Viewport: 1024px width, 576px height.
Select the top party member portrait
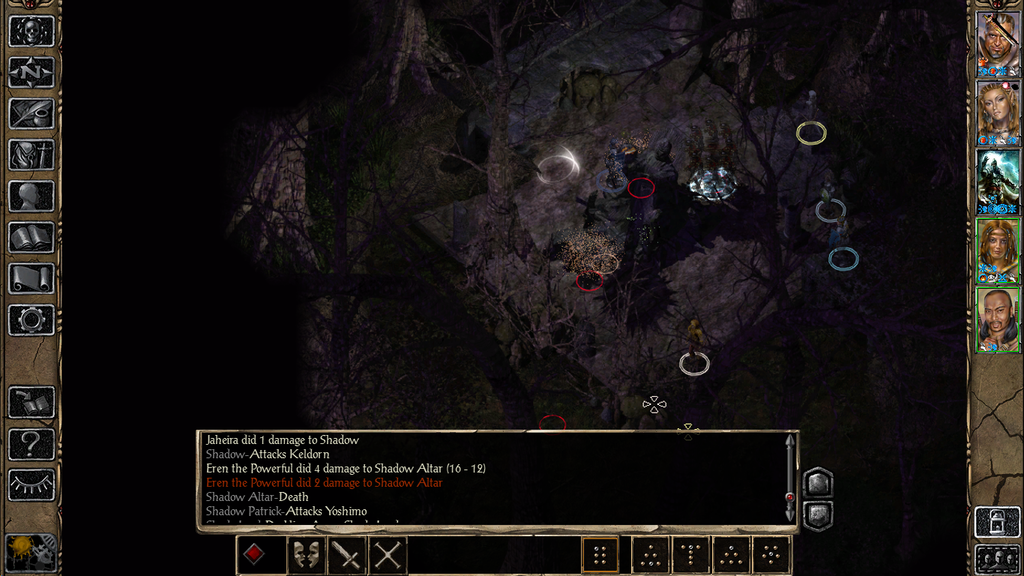(x=998, y=43)
